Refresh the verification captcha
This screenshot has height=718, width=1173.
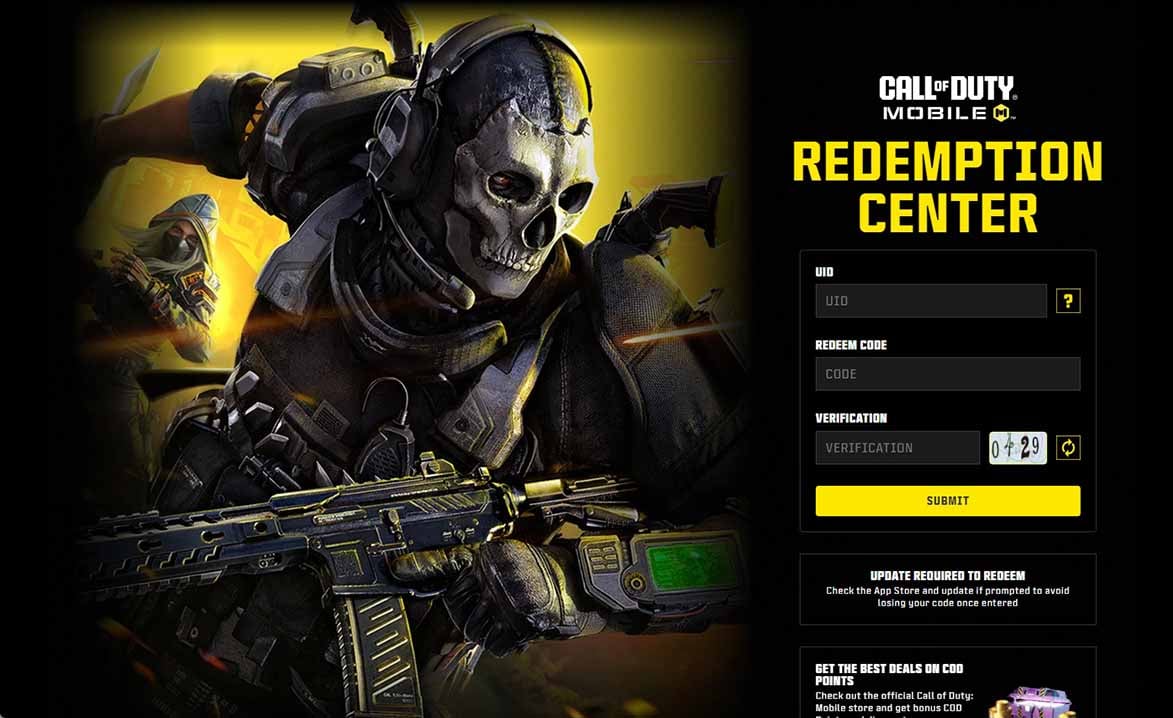1068,448
